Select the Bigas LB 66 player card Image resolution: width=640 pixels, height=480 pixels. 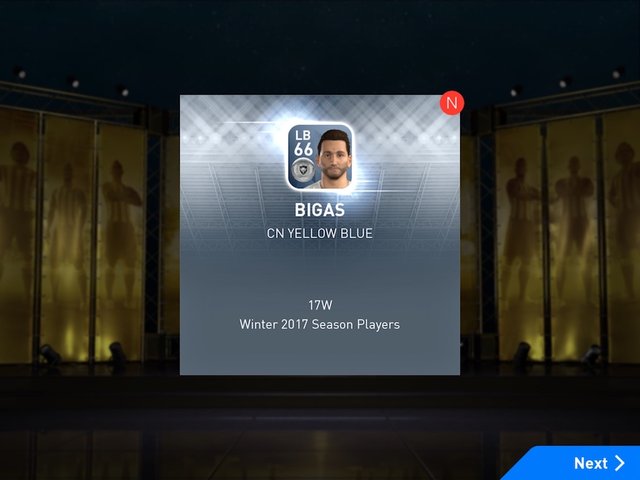[x=320, y=157]
